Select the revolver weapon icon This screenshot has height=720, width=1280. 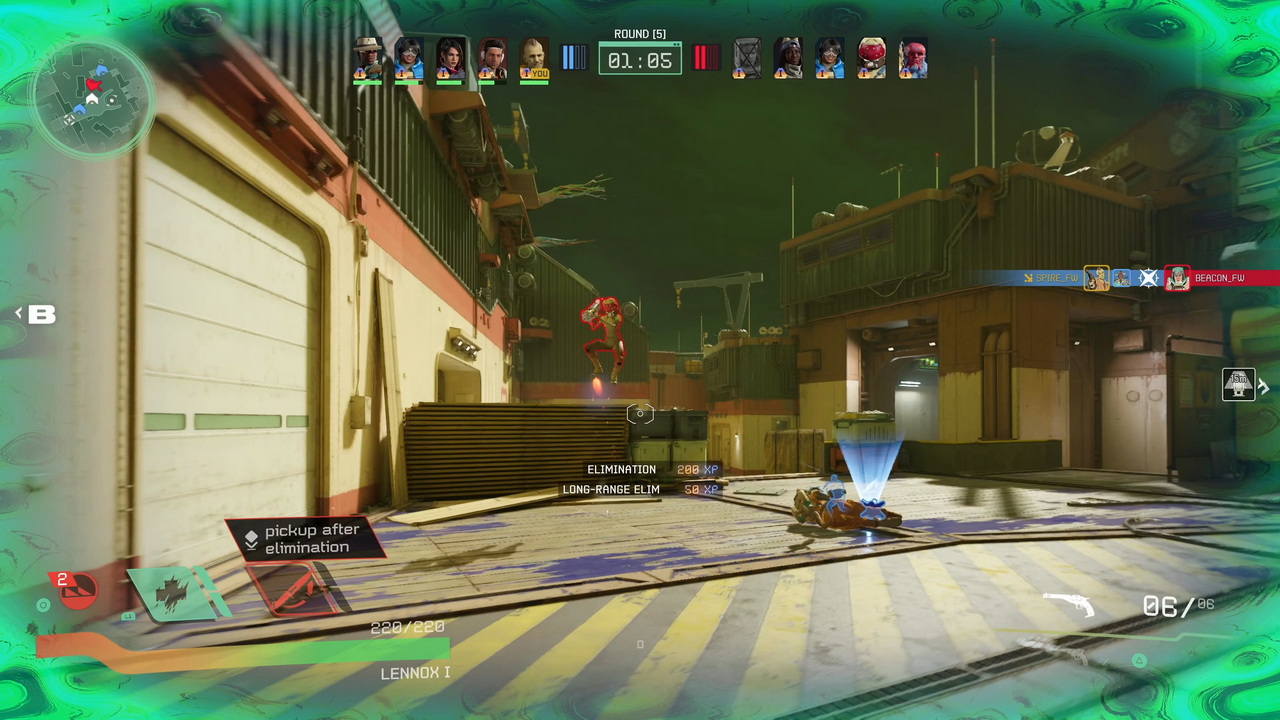[1068, 604]
